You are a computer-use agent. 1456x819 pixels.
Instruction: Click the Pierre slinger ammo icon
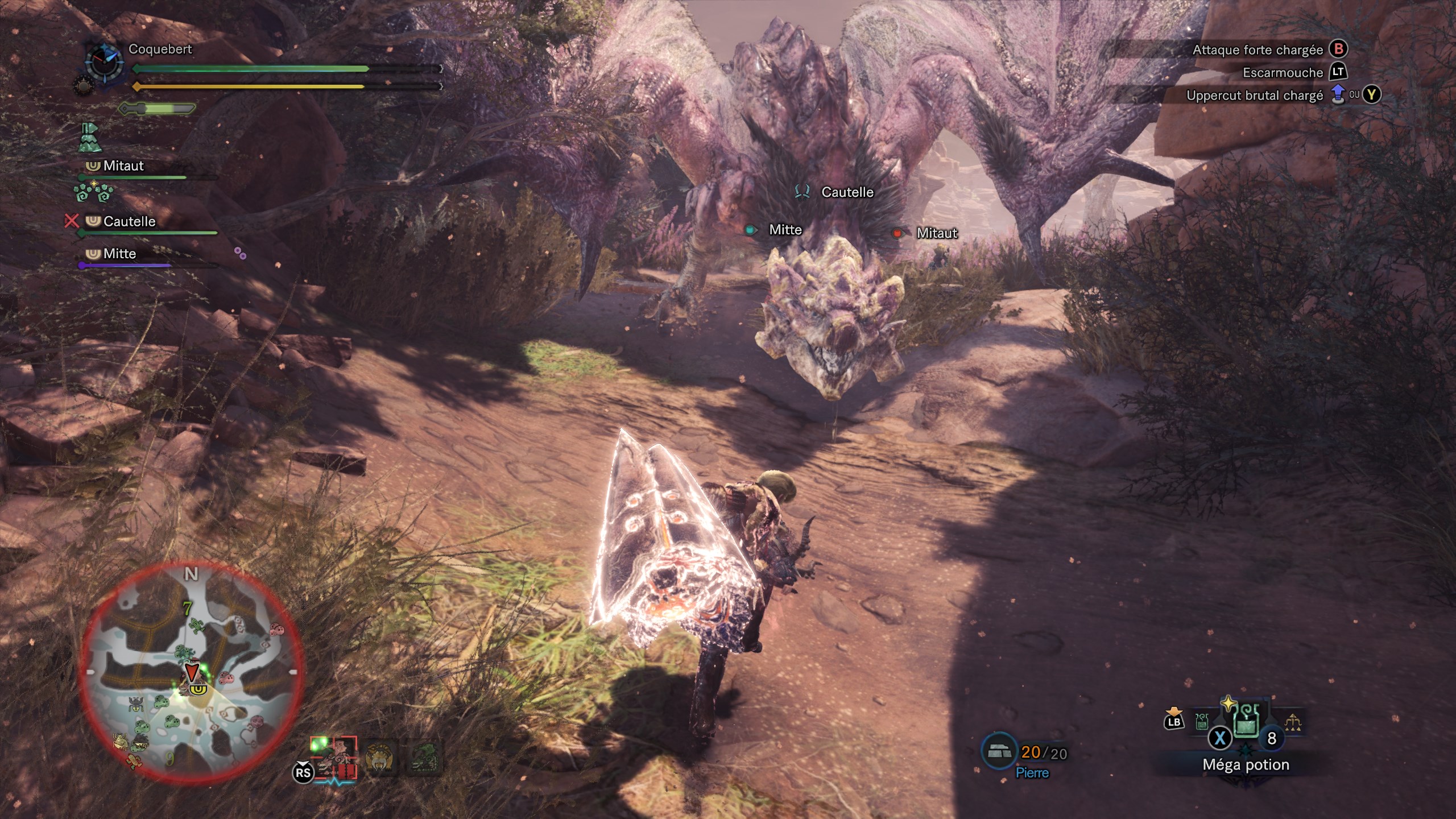coord(999,751)
